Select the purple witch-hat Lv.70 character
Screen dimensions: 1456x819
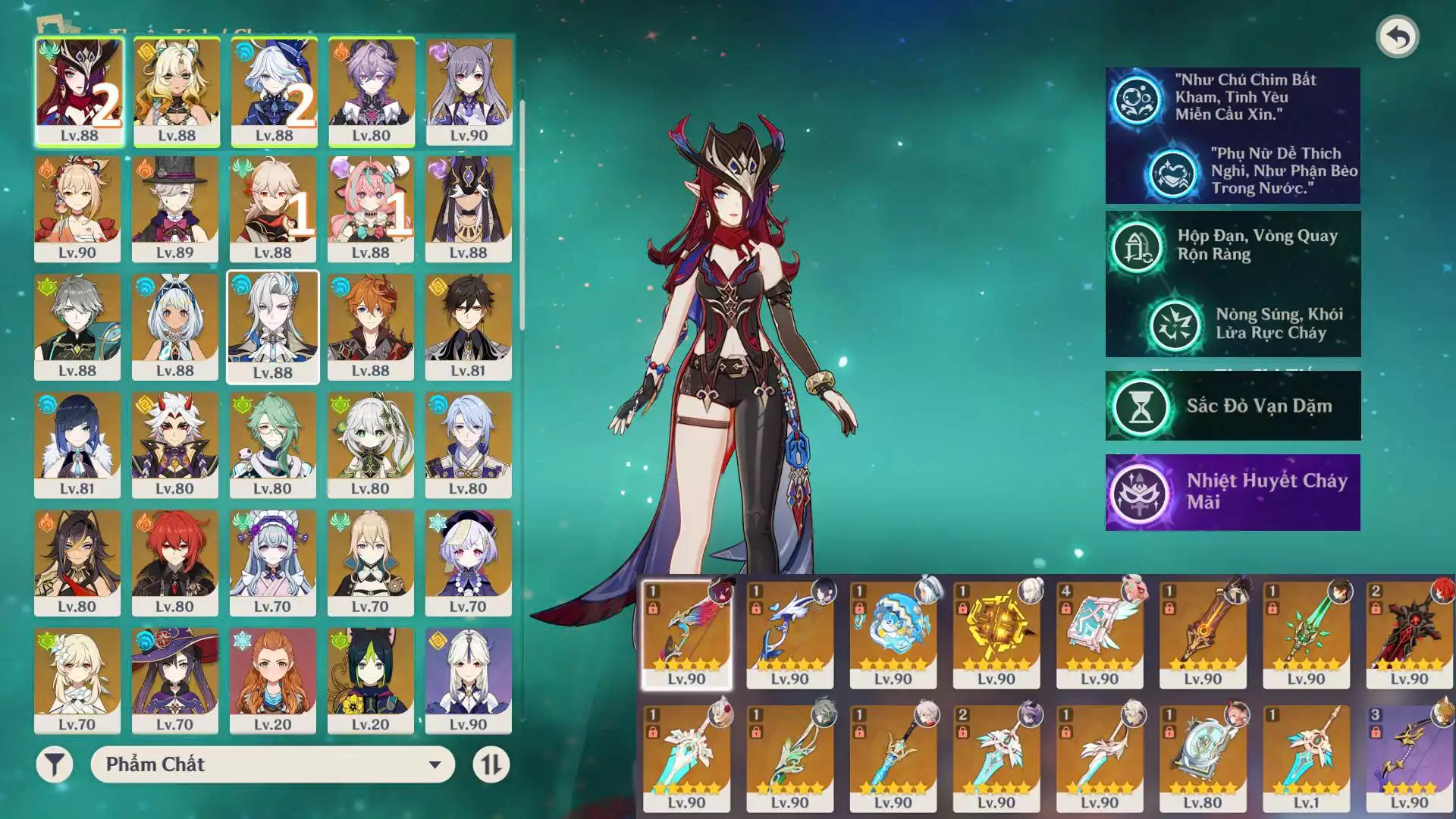[175, 680]
